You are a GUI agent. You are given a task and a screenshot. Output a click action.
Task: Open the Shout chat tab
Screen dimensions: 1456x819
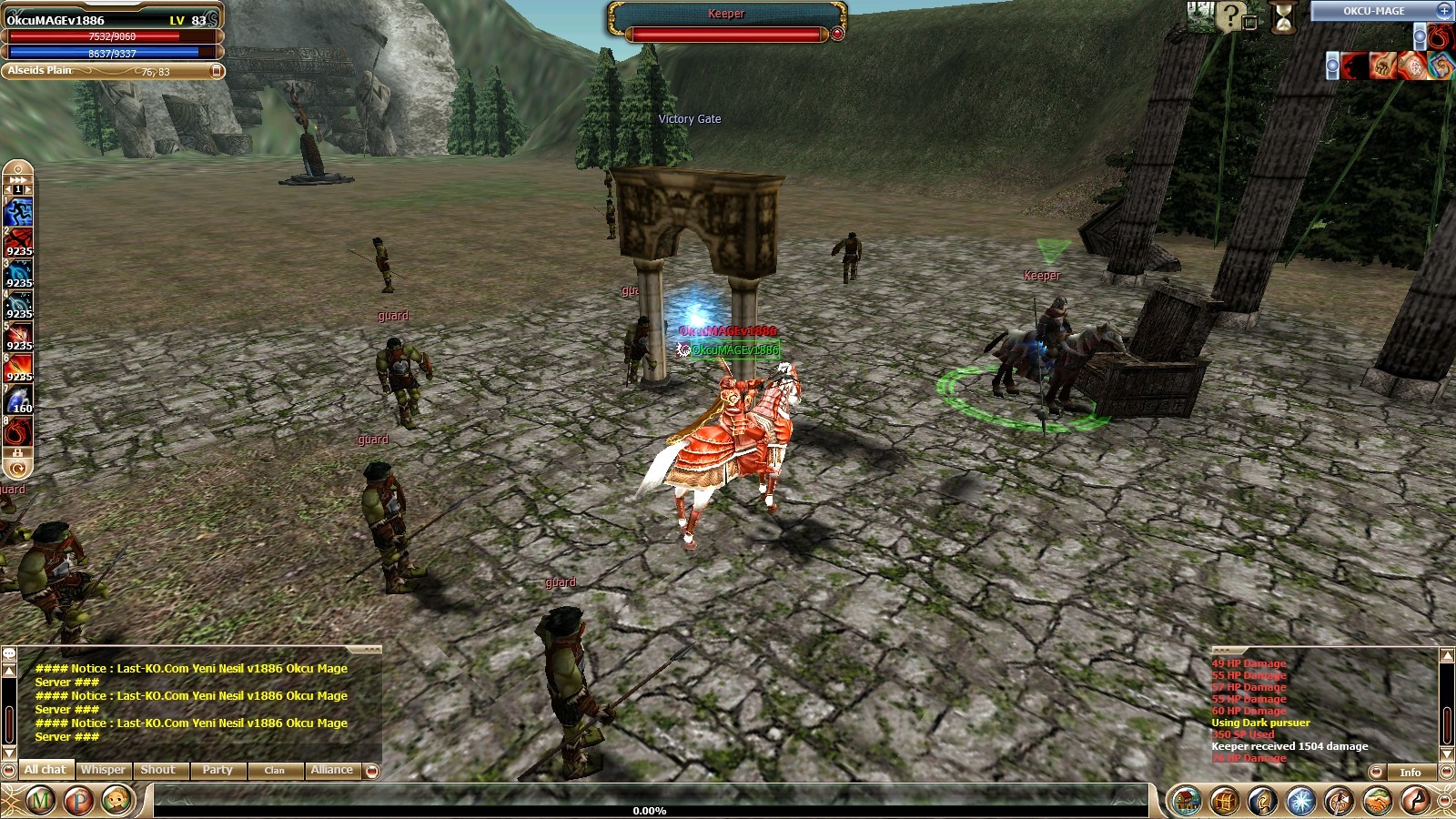tap(158, 770)
